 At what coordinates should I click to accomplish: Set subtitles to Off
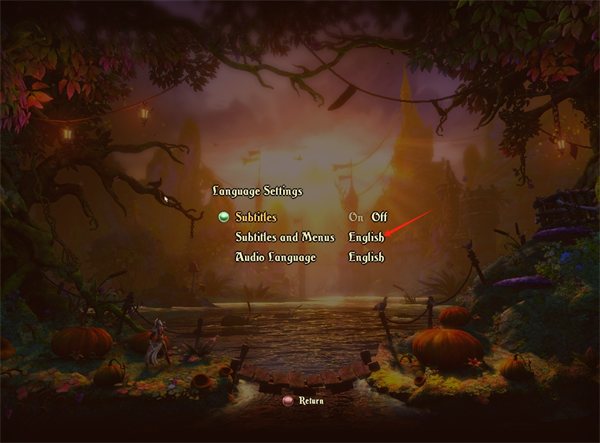point(379,217)
